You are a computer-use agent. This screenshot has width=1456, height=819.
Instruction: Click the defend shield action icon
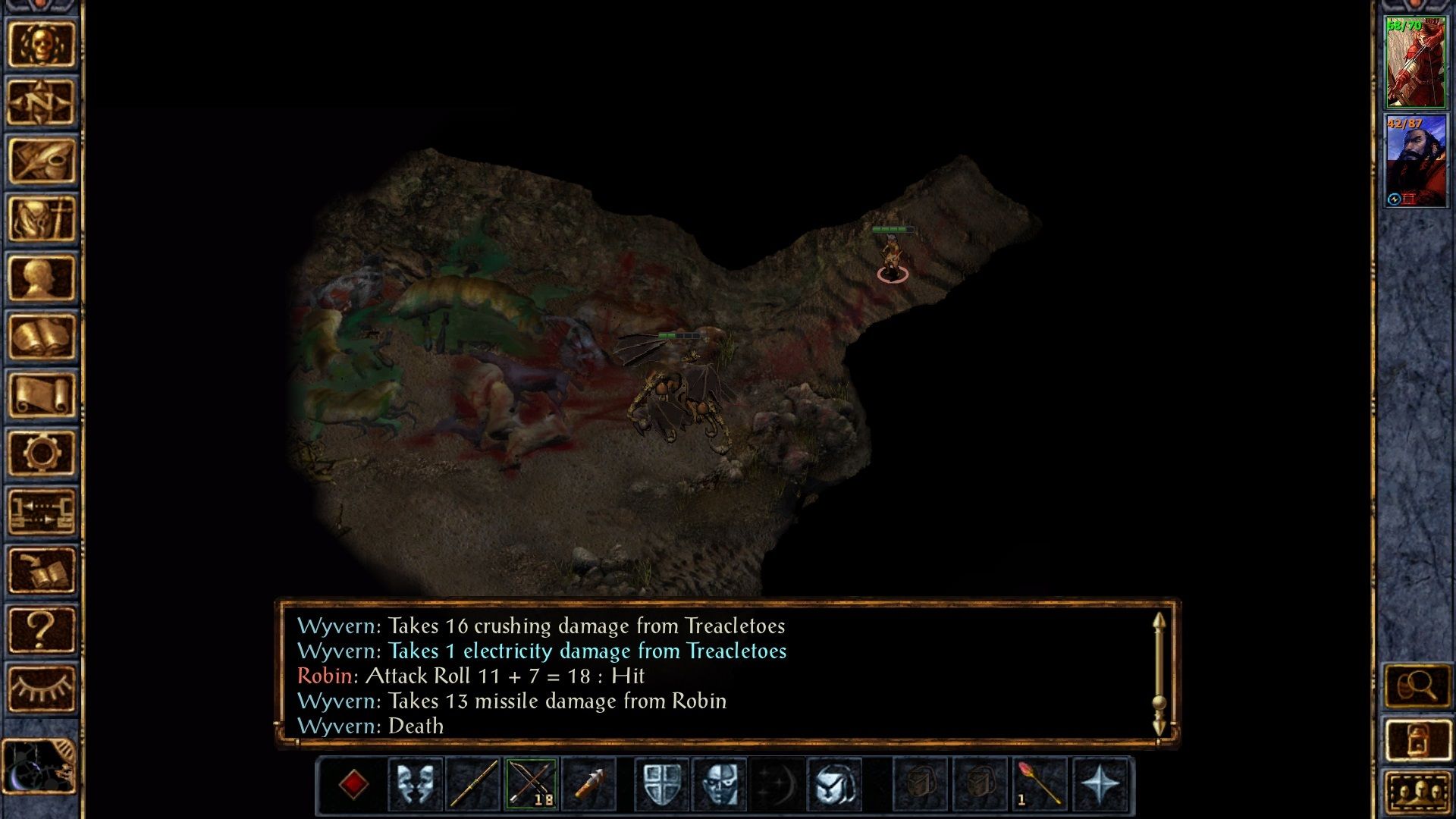(660, 785)
